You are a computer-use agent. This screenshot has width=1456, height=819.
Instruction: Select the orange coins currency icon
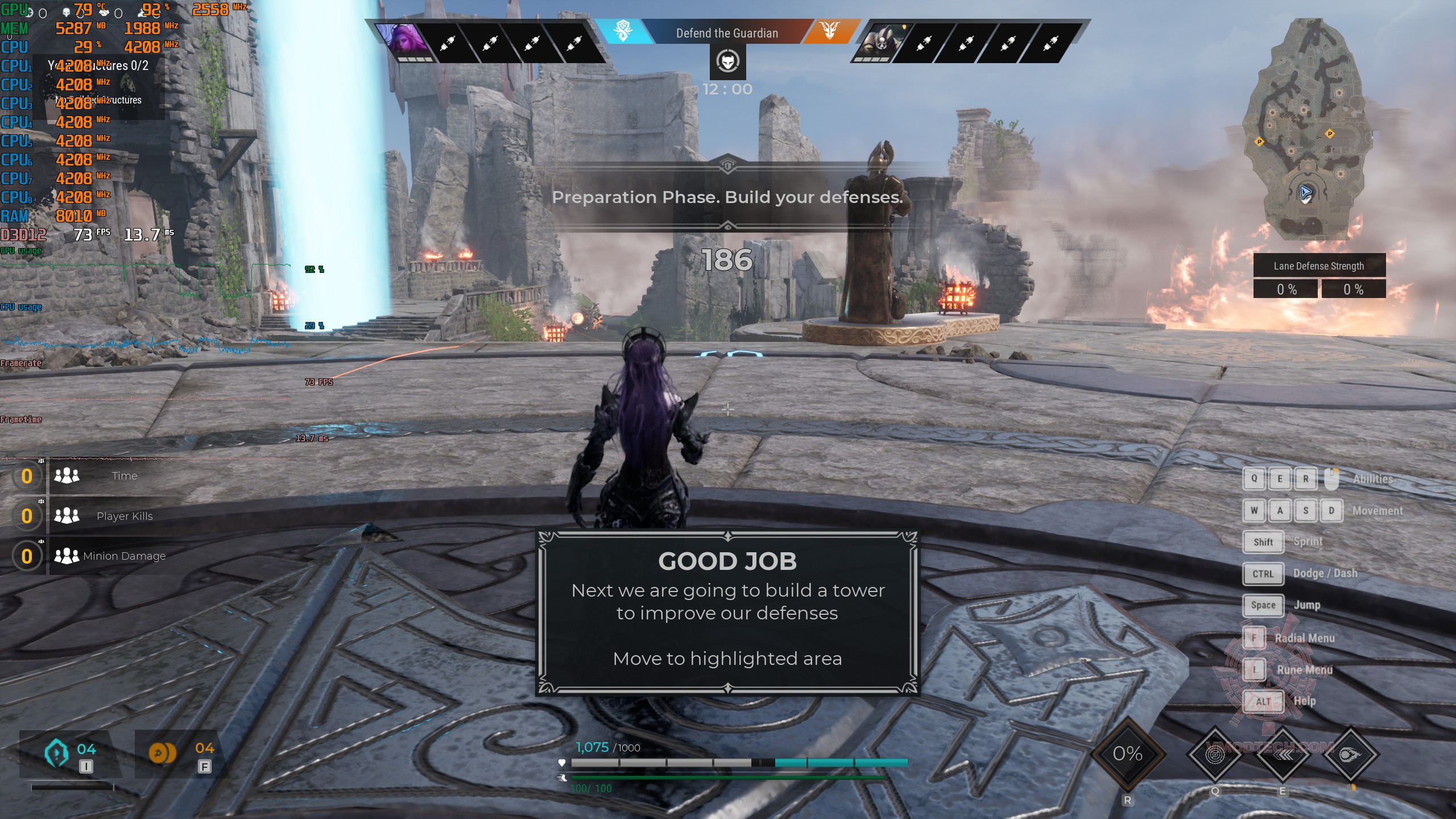pos(162,753)
